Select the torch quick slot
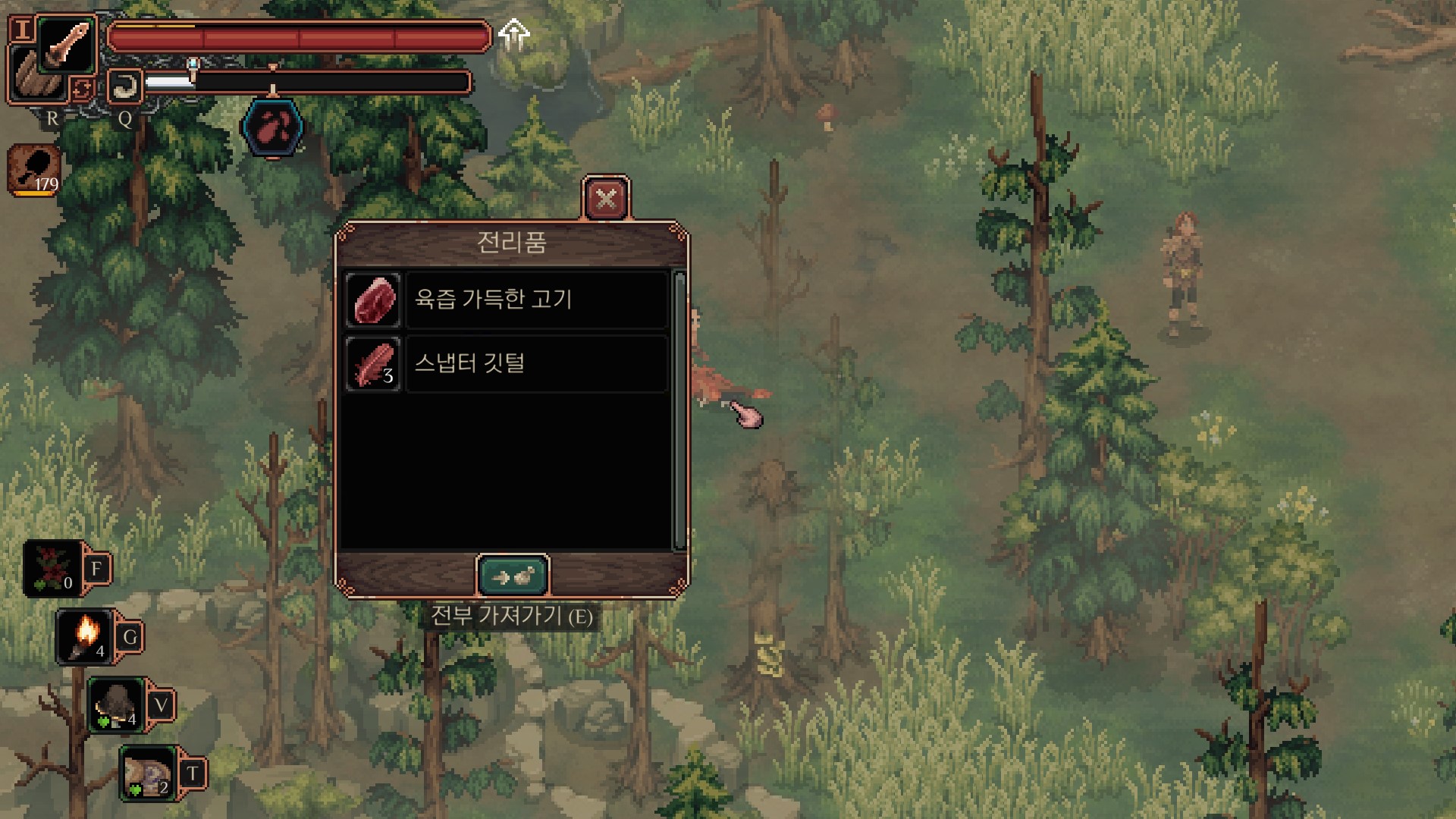The width and height of the screenshot is (1456, 819). pyautogui.click(x=85, y=636)
